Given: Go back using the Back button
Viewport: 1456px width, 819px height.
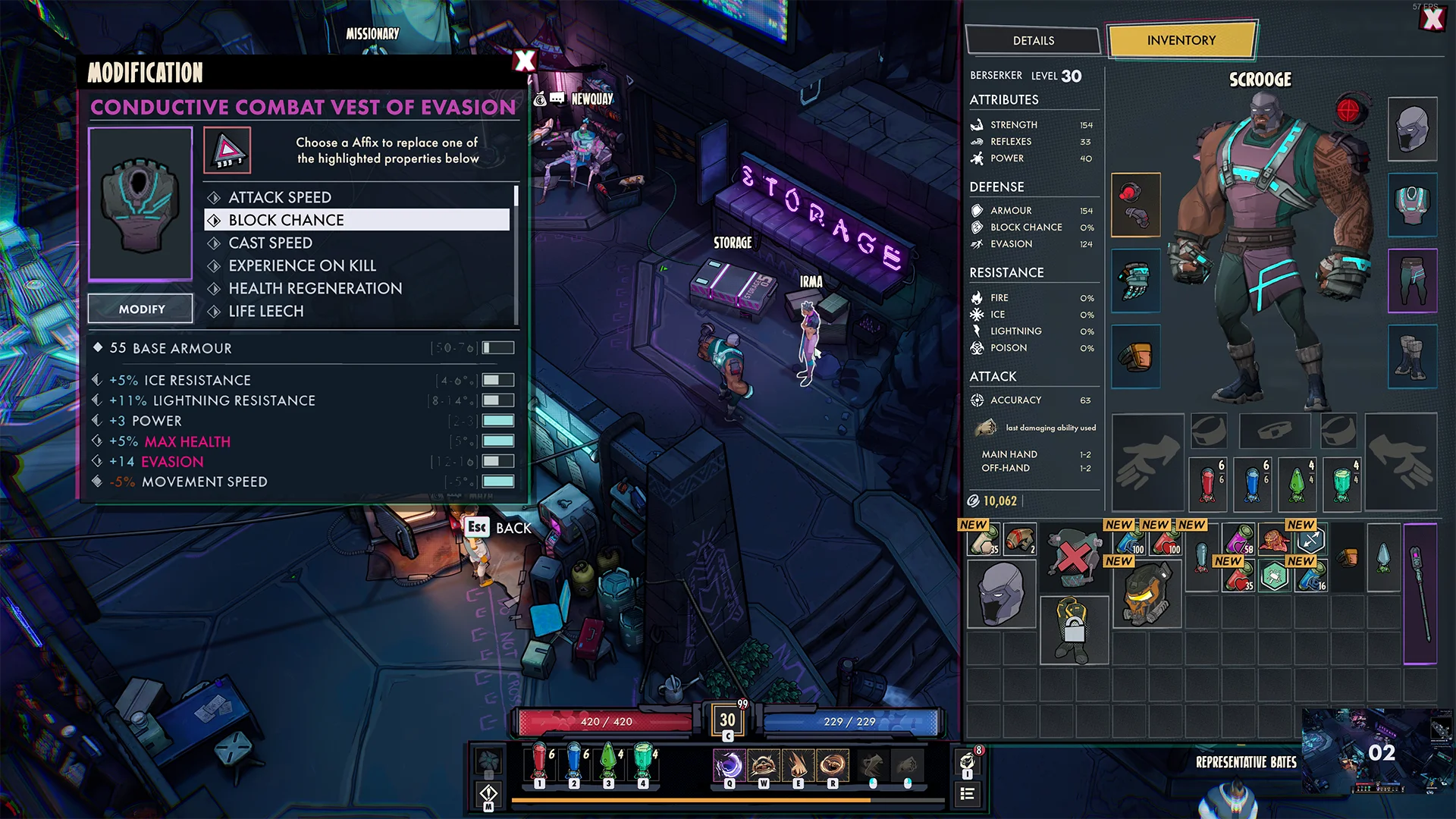Looking at the screenshot, I should 499,528.
